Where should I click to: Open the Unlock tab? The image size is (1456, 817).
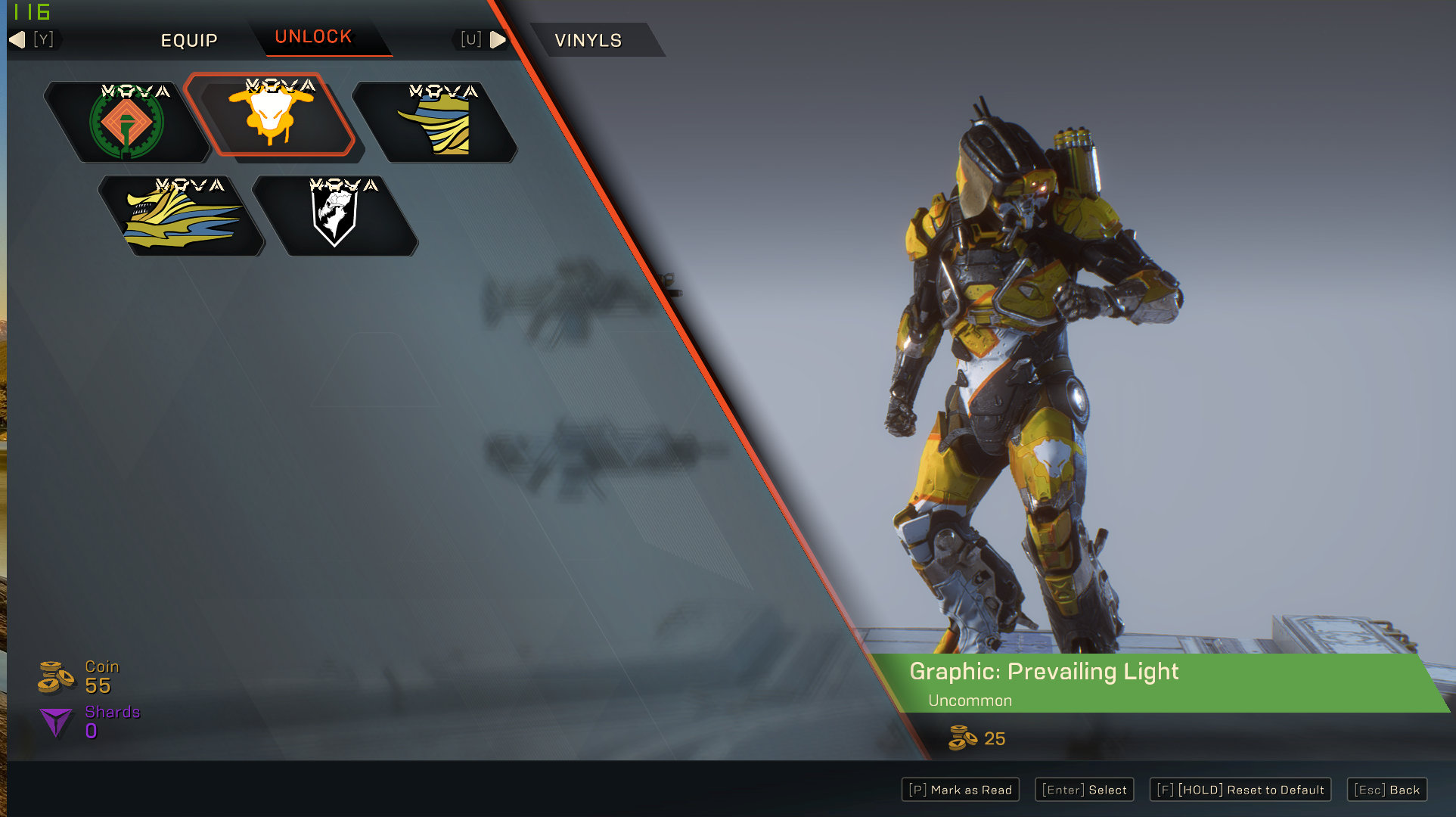coord(313,37)
